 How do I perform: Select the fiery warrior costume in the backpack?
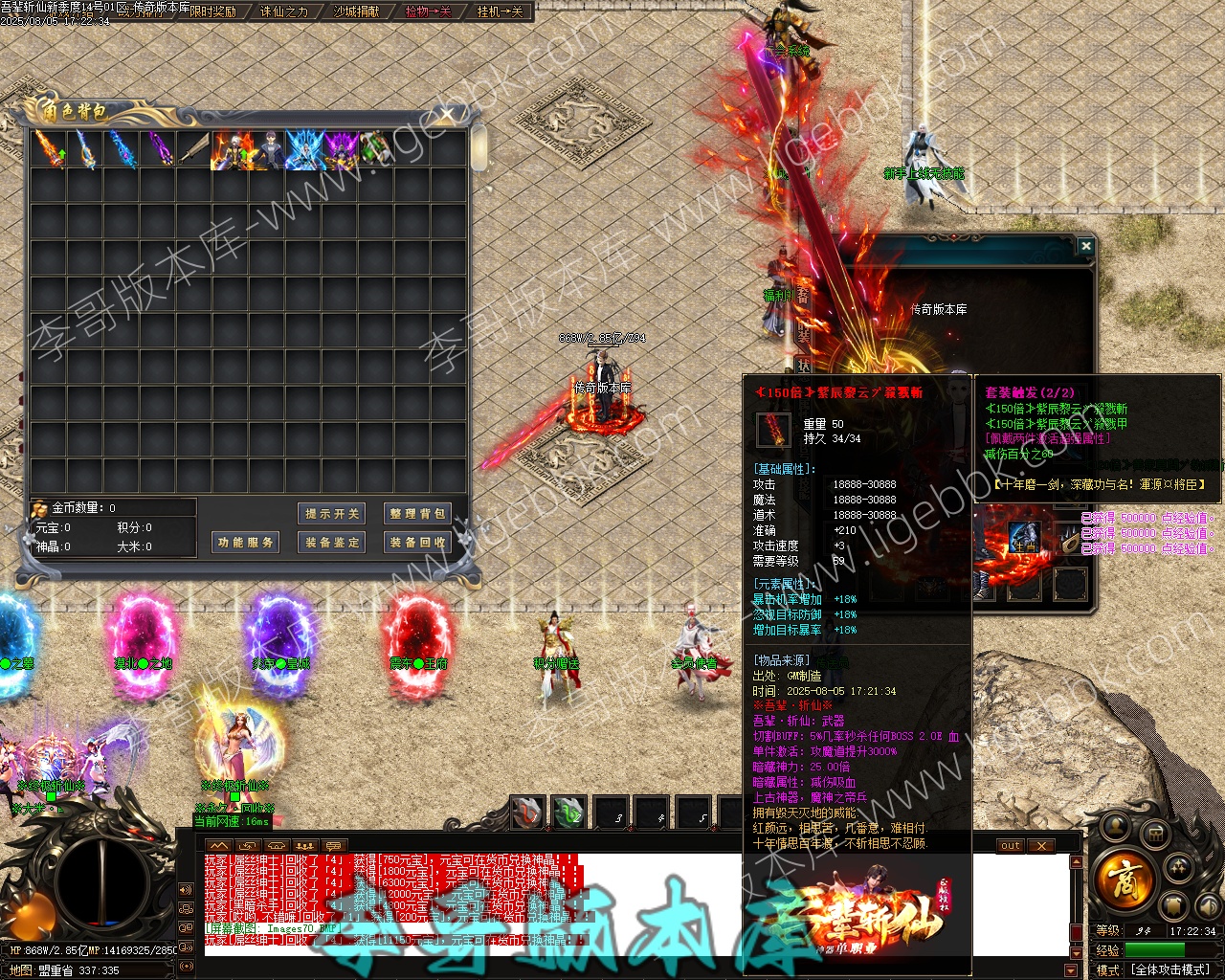(232, 150)
